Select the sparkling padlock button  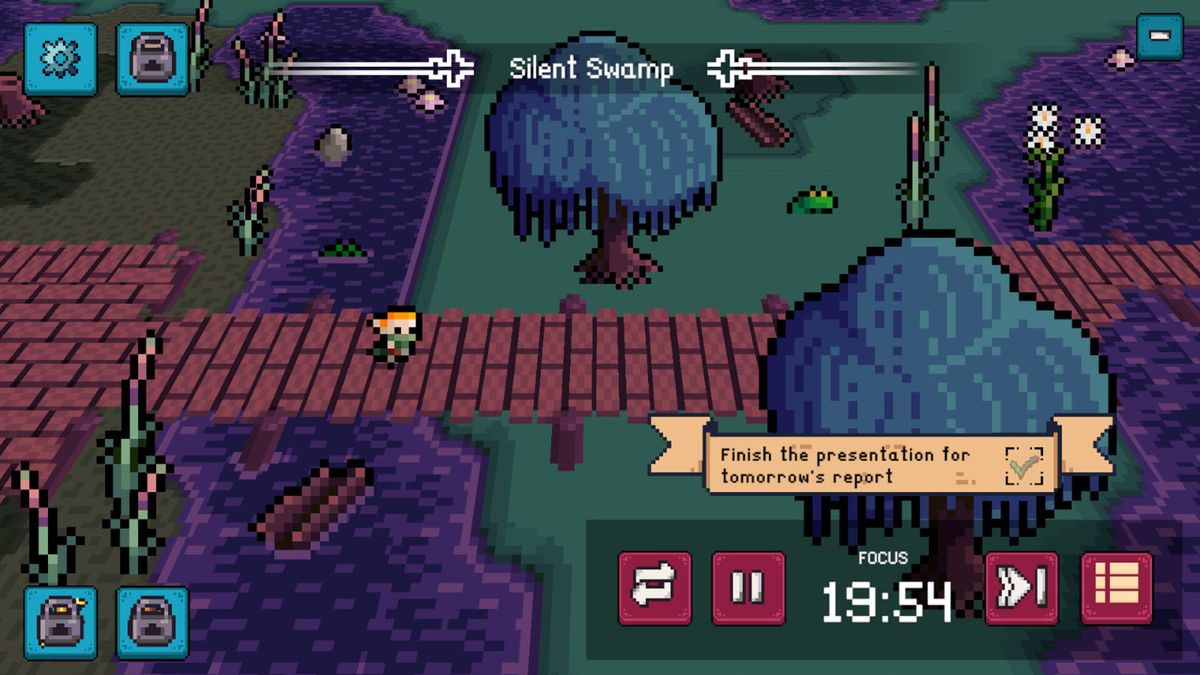pyautogui.click(x=60, y=622)
